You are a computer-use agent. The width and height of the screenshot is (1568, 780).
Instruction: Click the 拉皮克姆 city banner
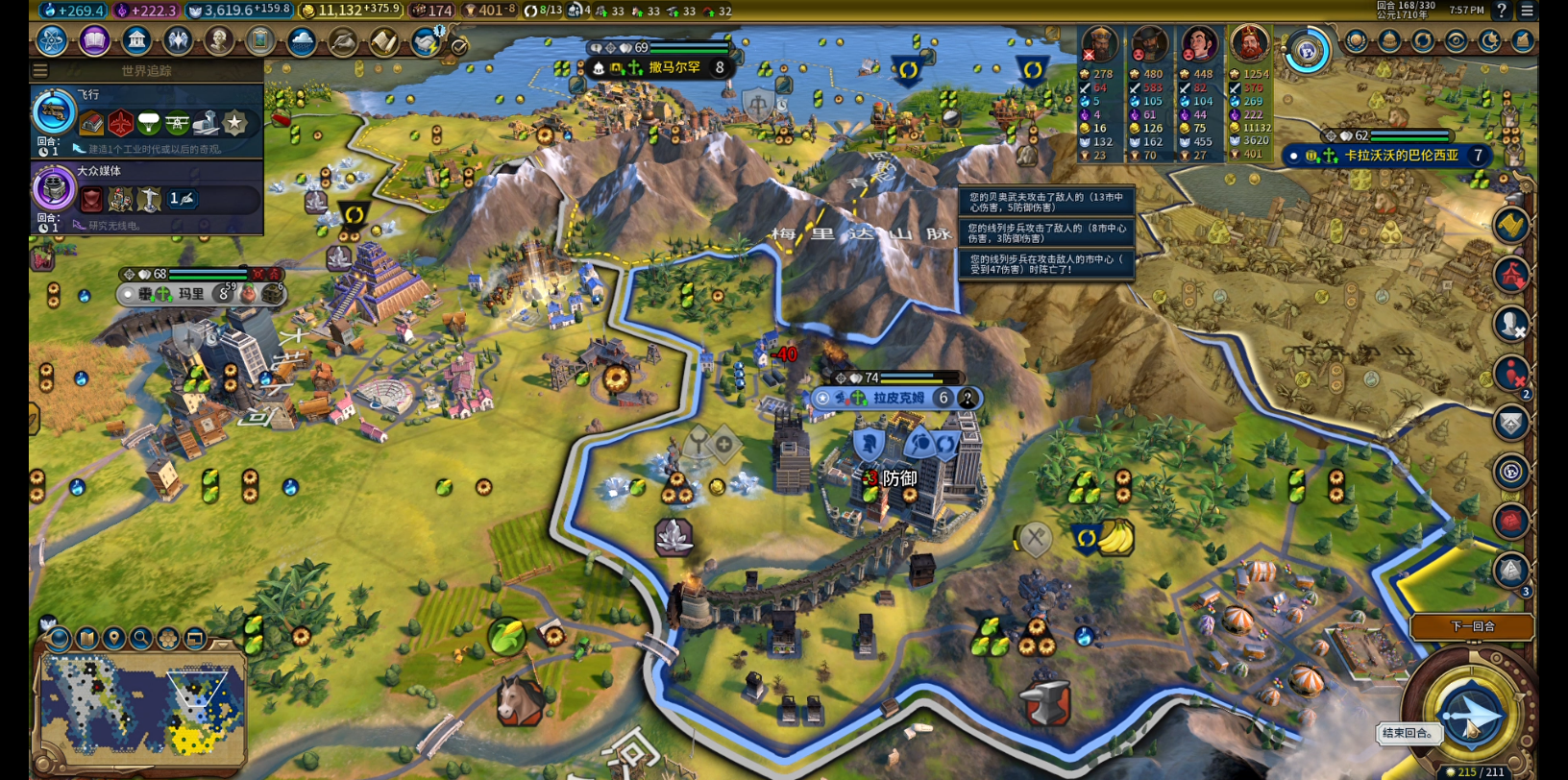tap(897, 398)
